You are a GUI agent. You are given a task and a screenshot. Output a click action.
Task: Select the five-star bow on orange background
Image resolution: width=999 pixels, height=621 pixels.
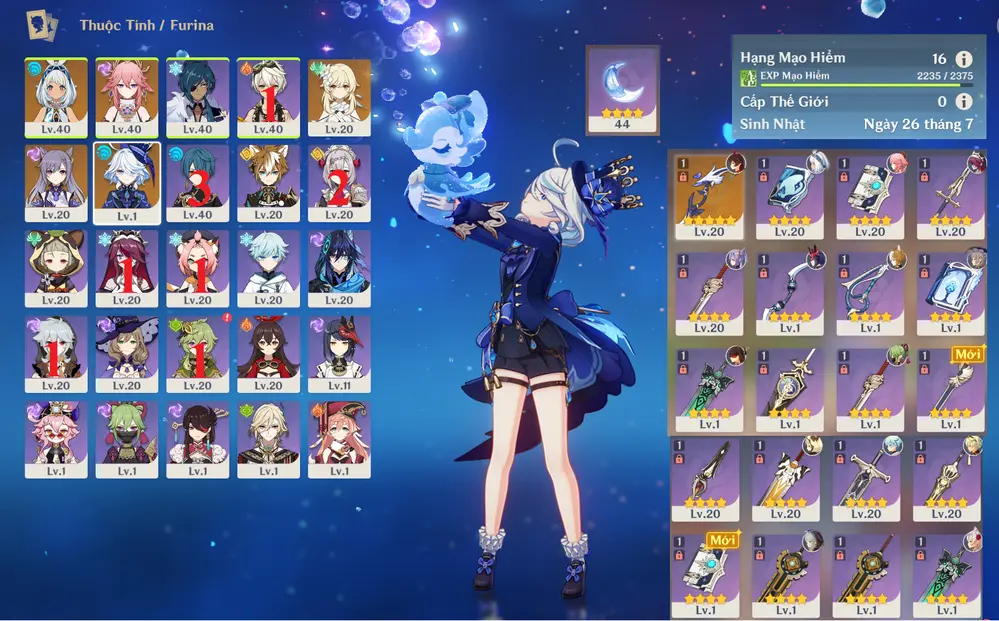coord(708,193)
